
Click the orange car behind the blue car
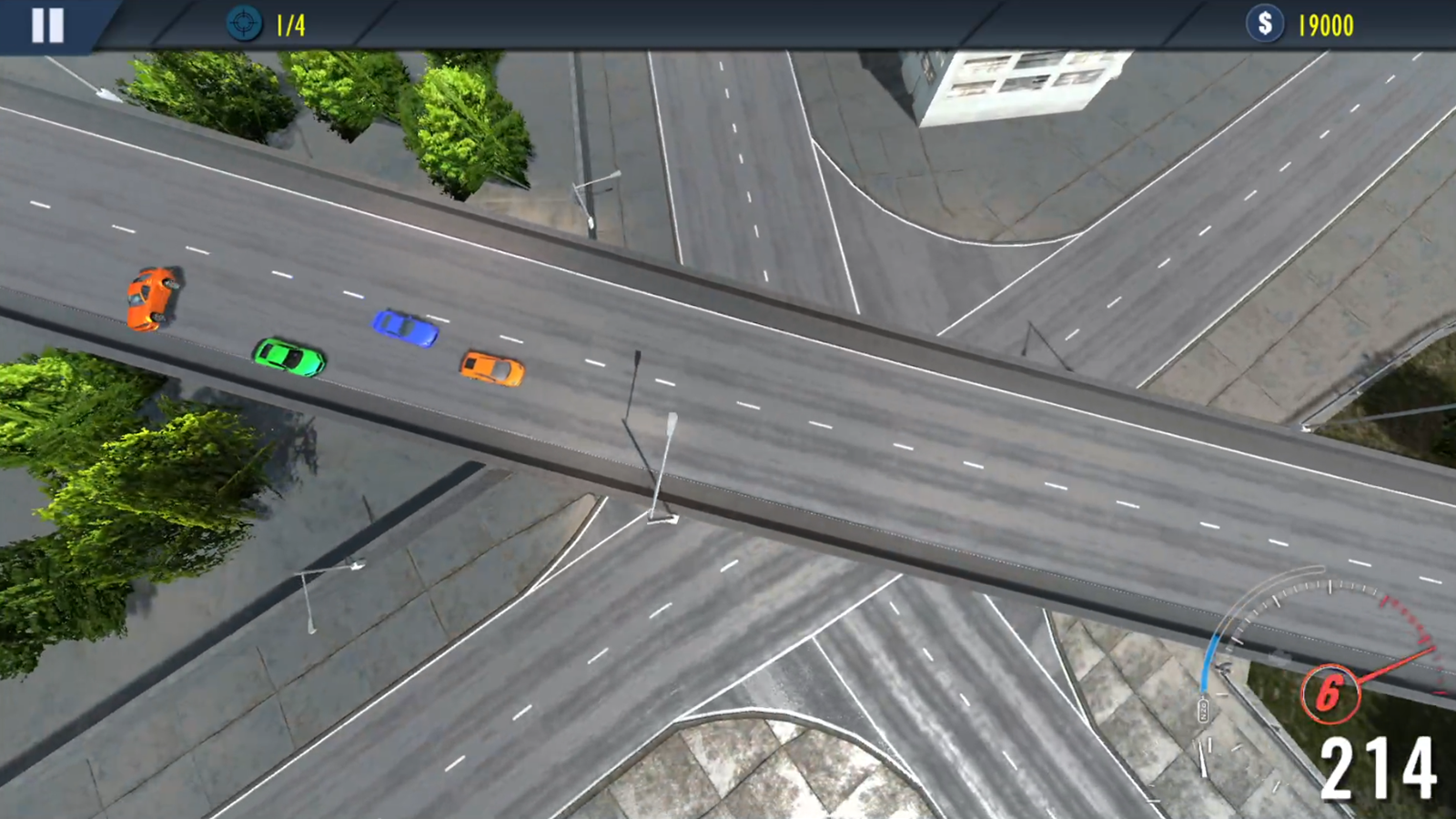pos(493,369)
